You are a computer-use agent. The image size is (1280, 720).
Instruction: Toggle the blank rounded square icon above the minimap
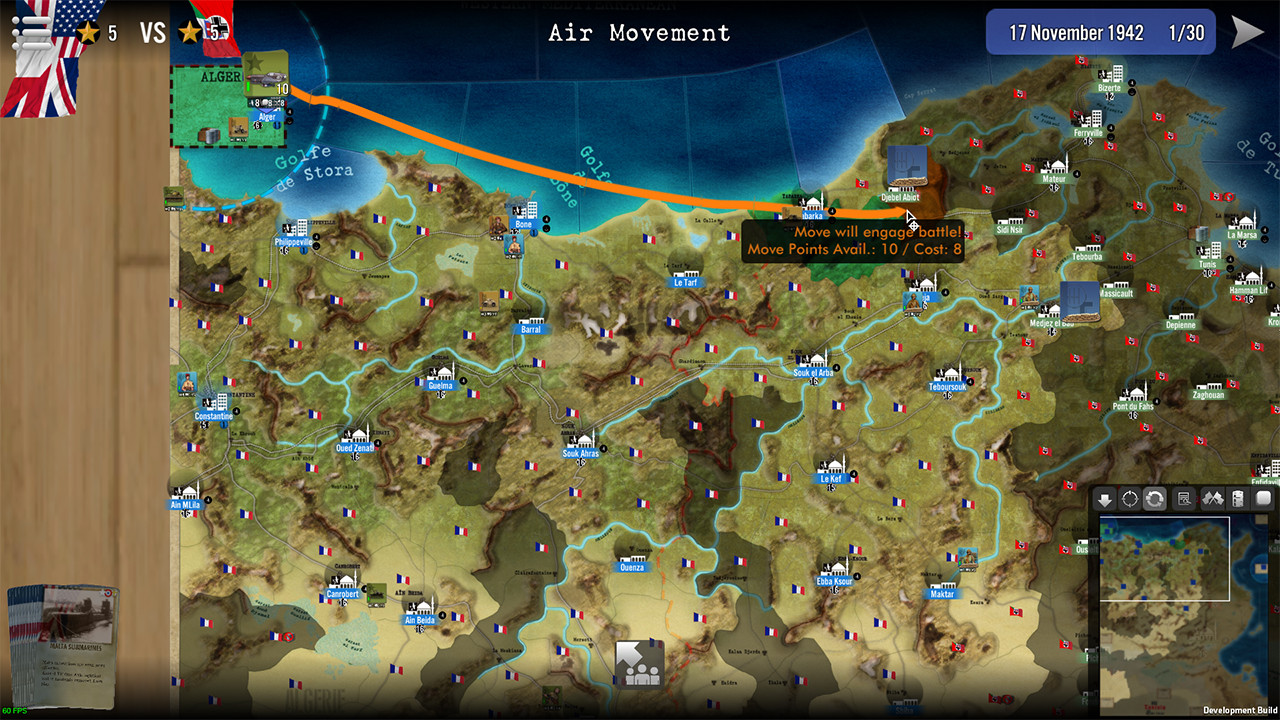pos(1262,498)
